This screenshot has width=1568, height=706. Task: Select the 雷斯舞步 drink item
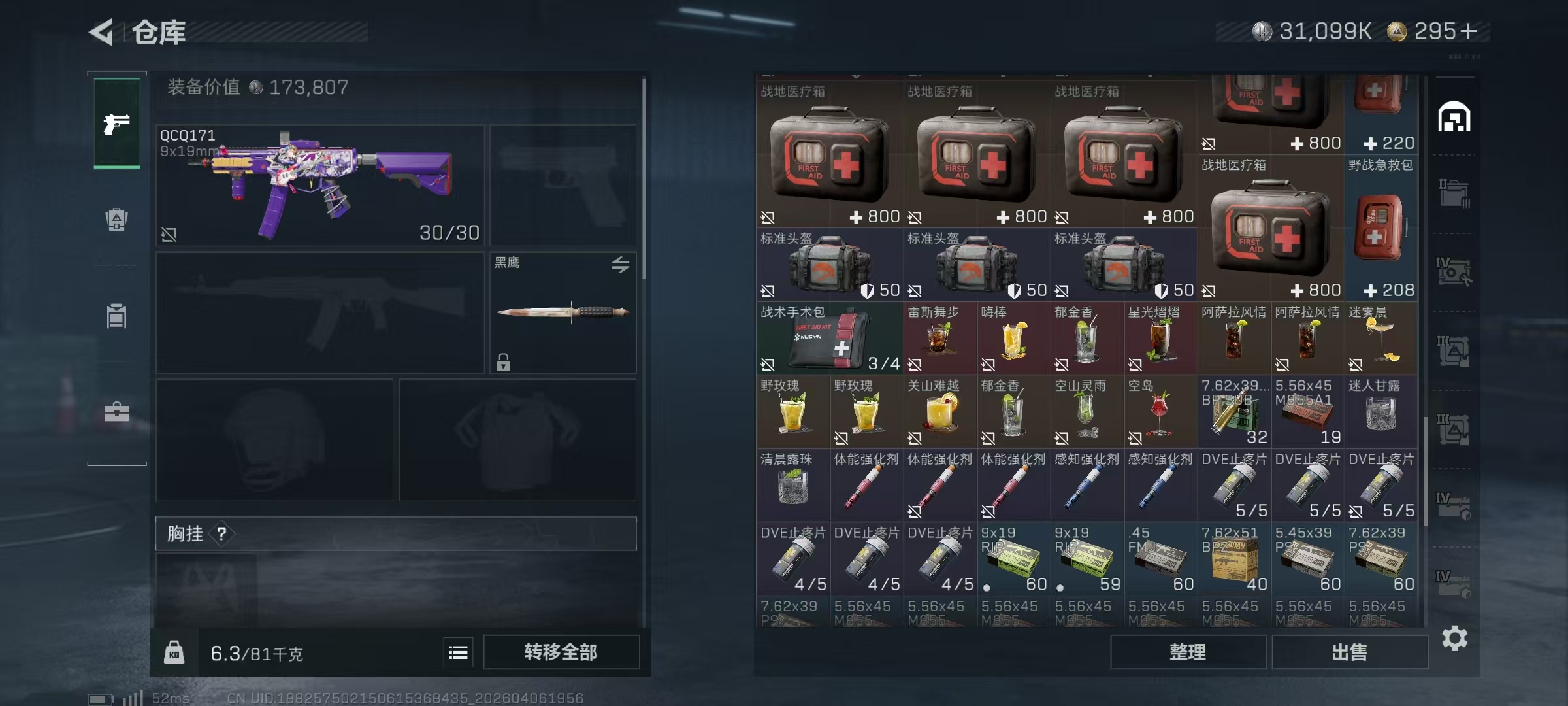tap(939, 338)
